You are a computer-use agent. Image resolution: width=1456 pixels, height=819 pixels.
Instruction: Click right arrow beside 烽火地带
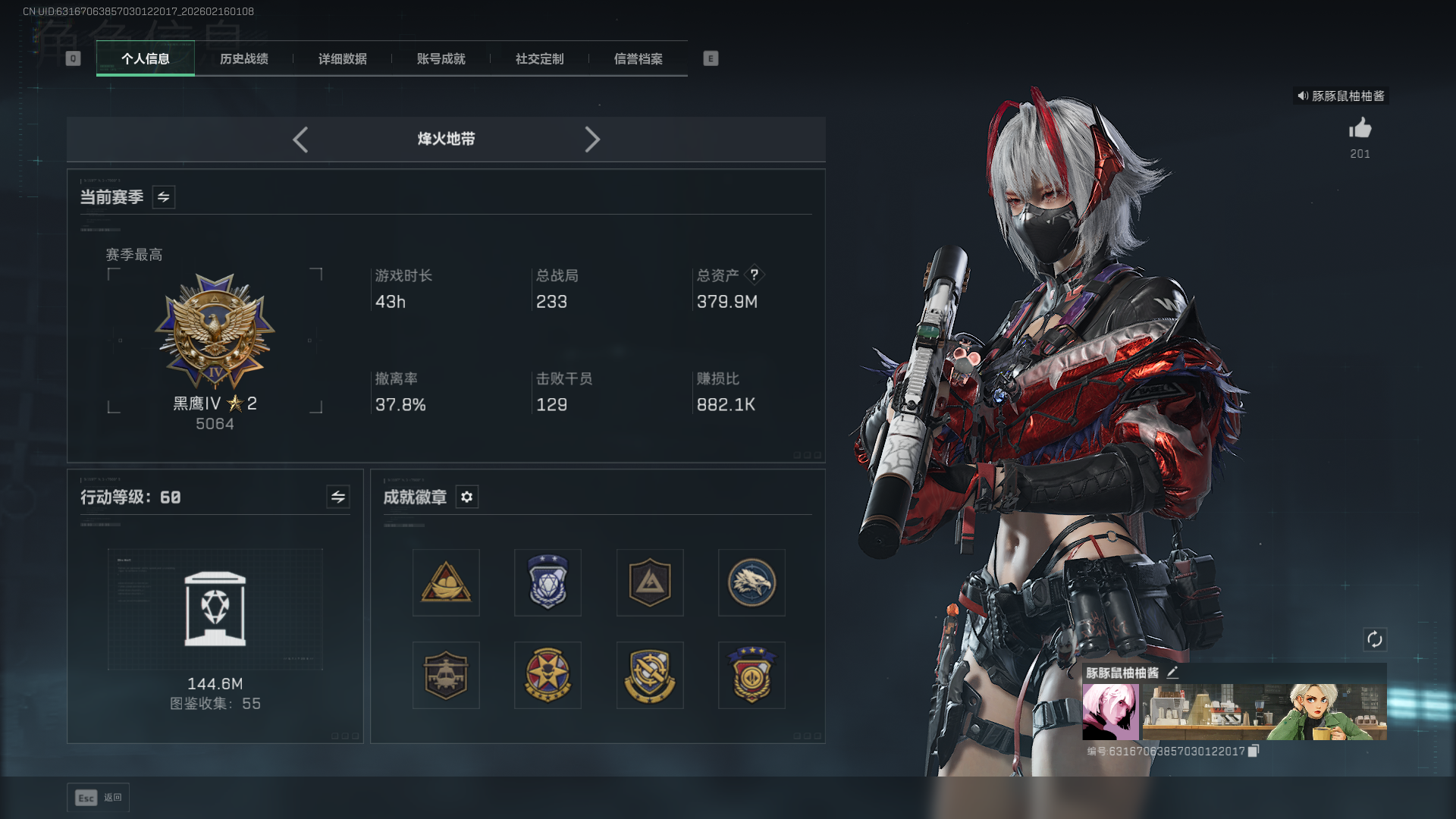592,140
